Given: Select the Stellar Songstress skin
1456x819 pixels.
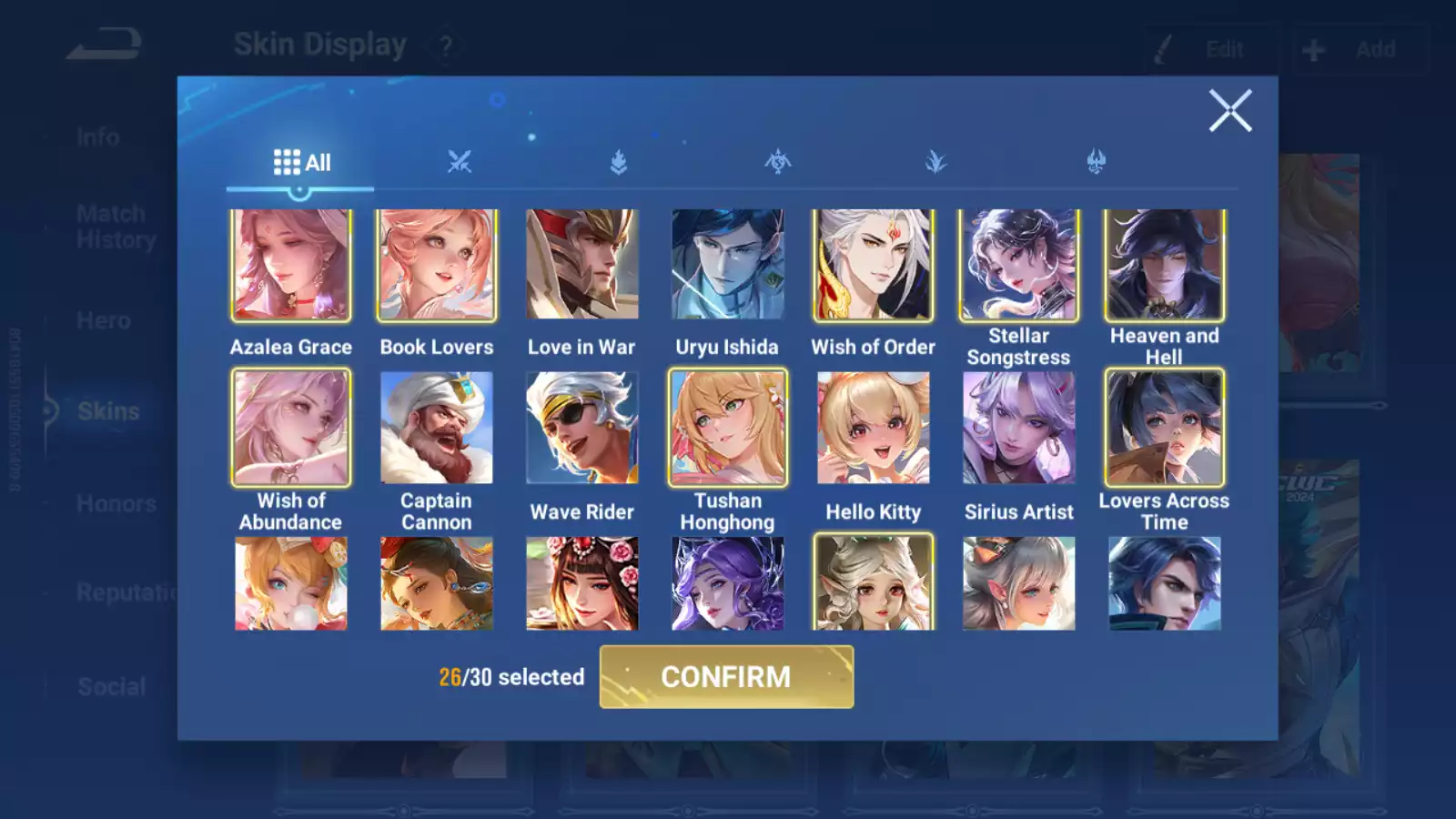Looking at the screenshot, I should coord(1019,265).
